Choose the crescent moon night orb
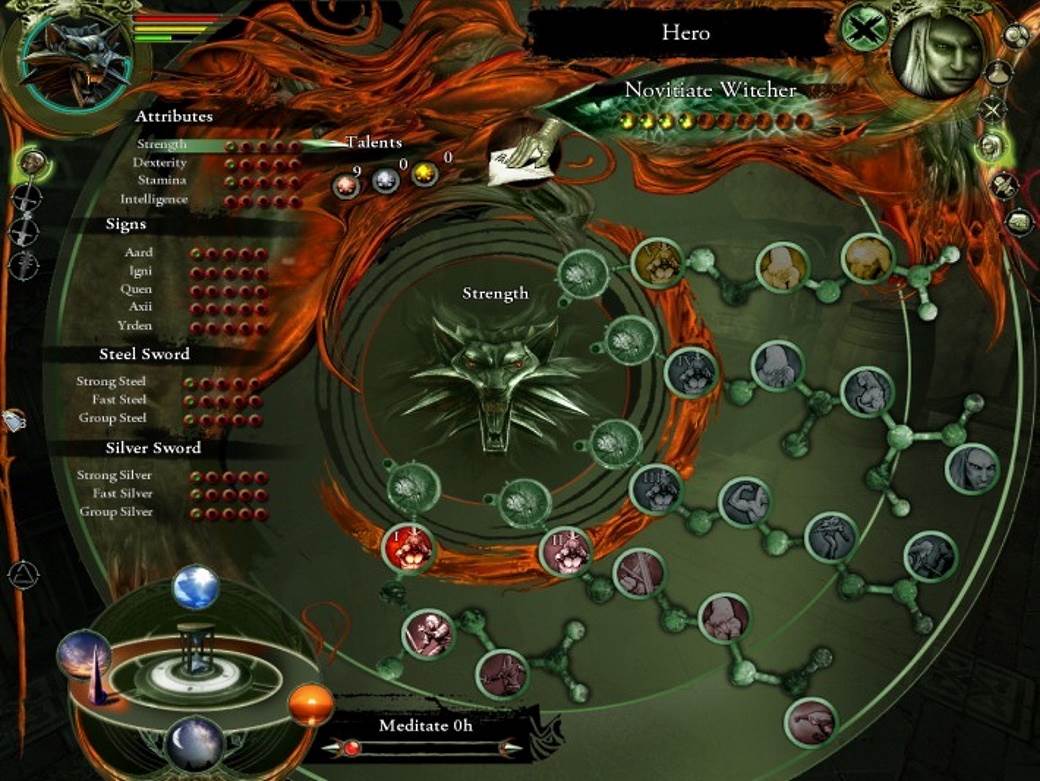This screenshot has width=1040, height=781. point(196,744)
